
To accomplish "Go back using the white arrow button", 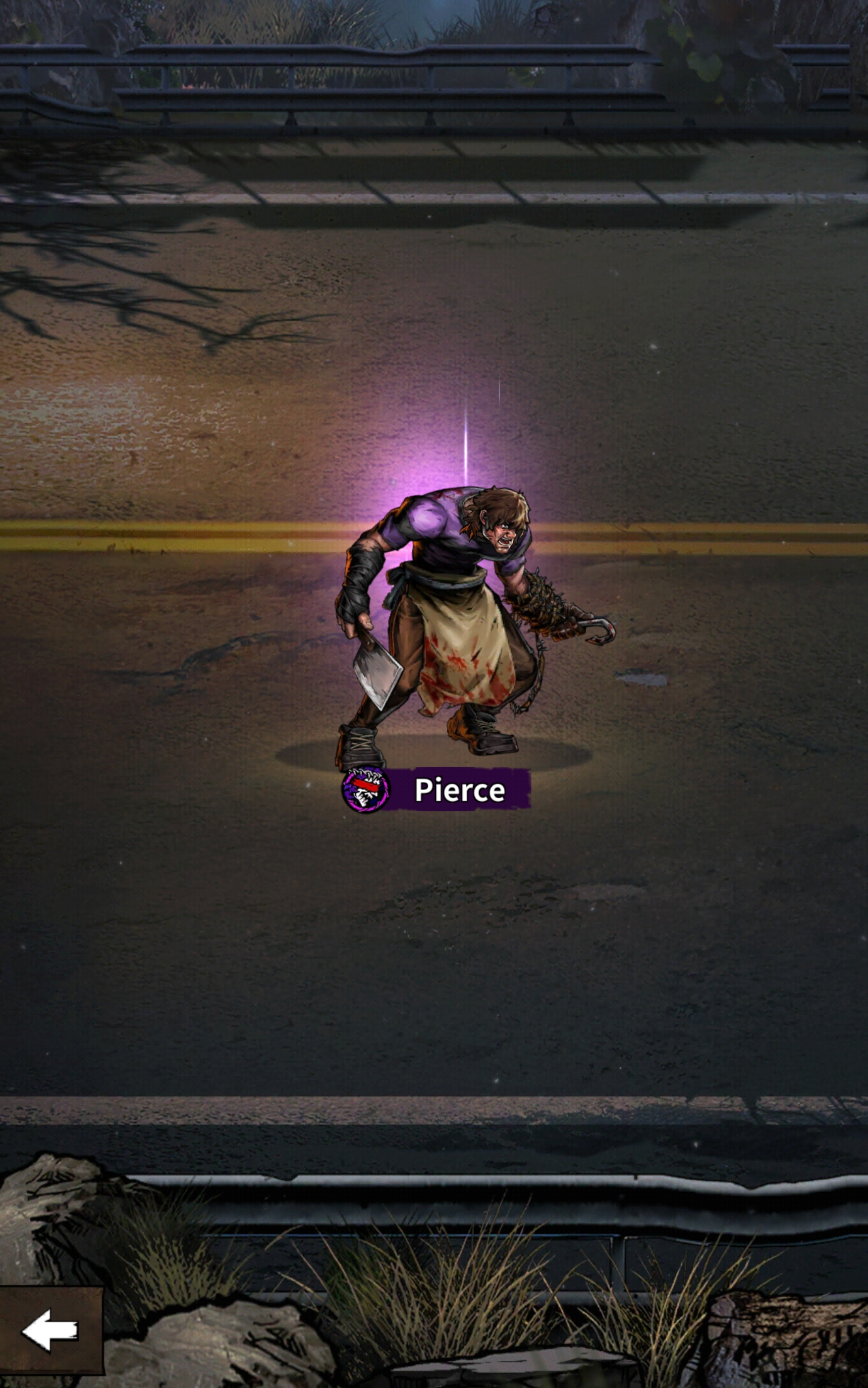I will click(x=50, y=1330).
